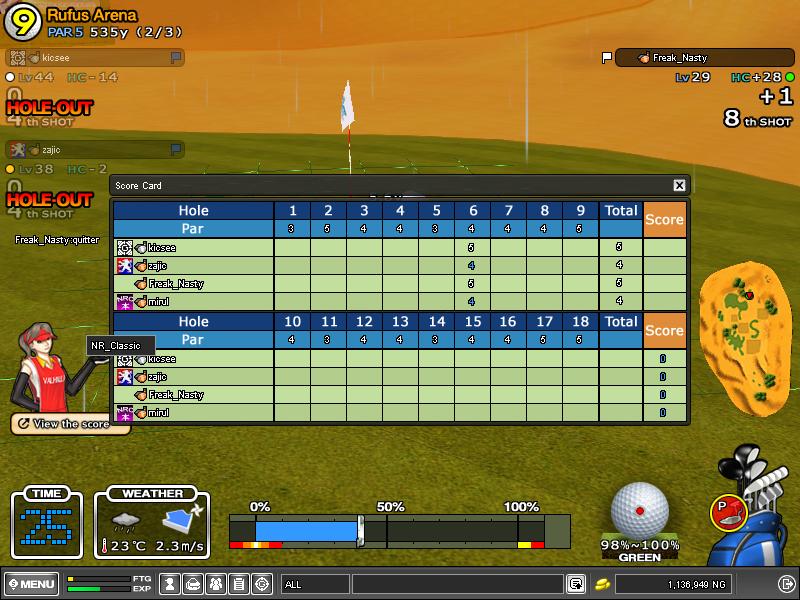Screen dimensions: 800x600
Task: Select the golf ball spin indicator
Action: 639,509
